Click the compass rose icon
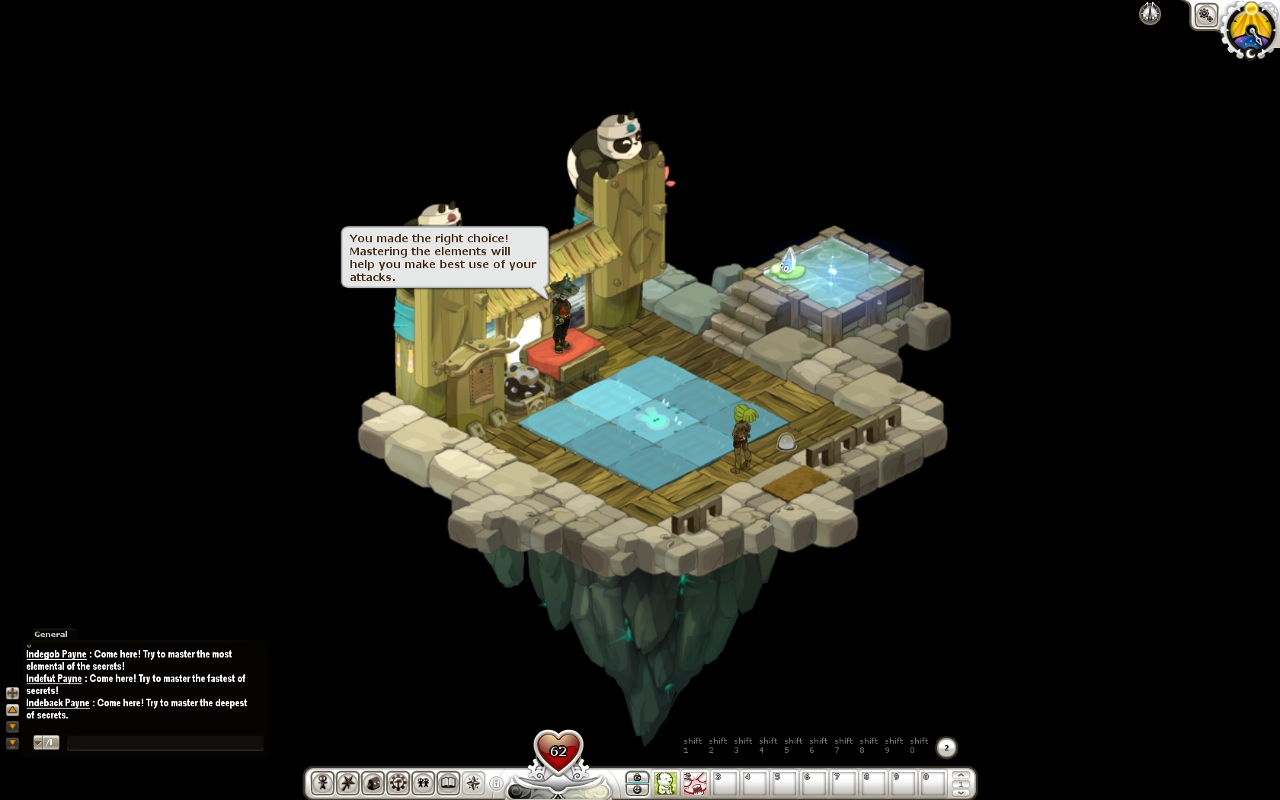This screenshot has height=800, width=1280. 473,783
